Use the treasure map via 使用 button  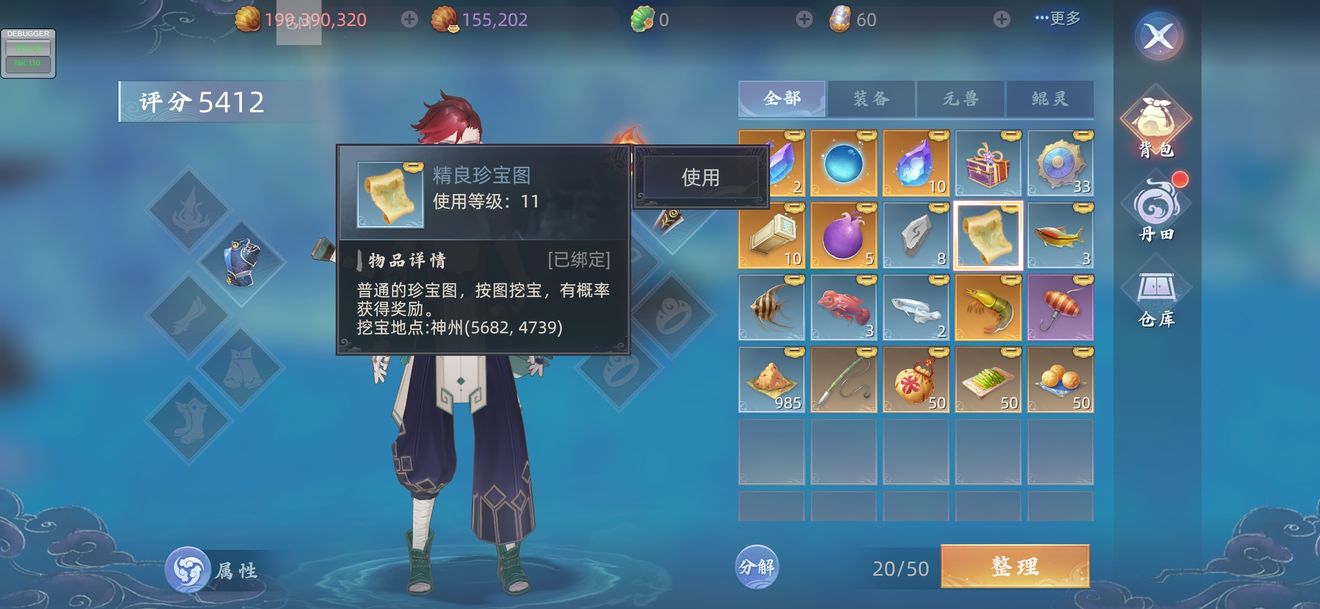pyautogui.click(x=700, y=178)
